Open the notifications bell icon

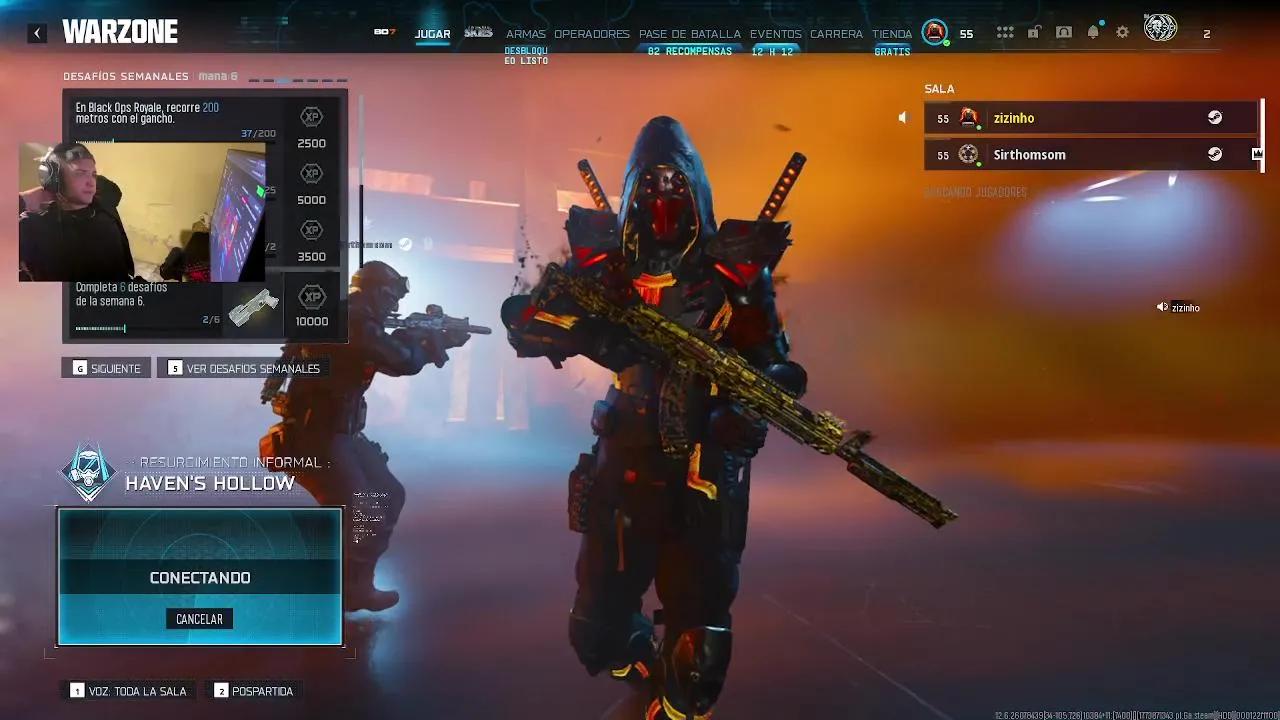[1093, 32]
